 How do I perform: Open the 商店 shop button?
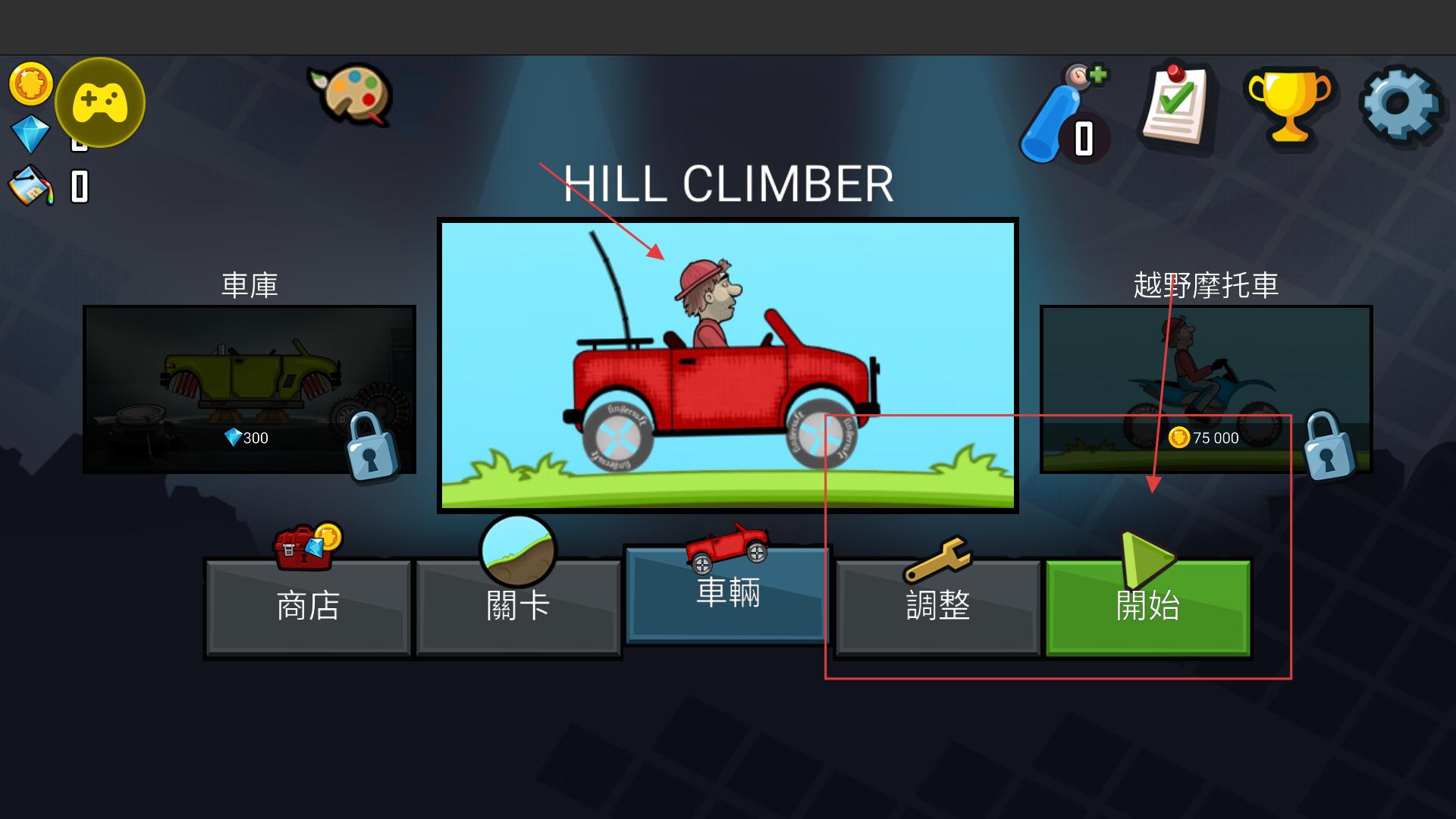coord(307,606)
